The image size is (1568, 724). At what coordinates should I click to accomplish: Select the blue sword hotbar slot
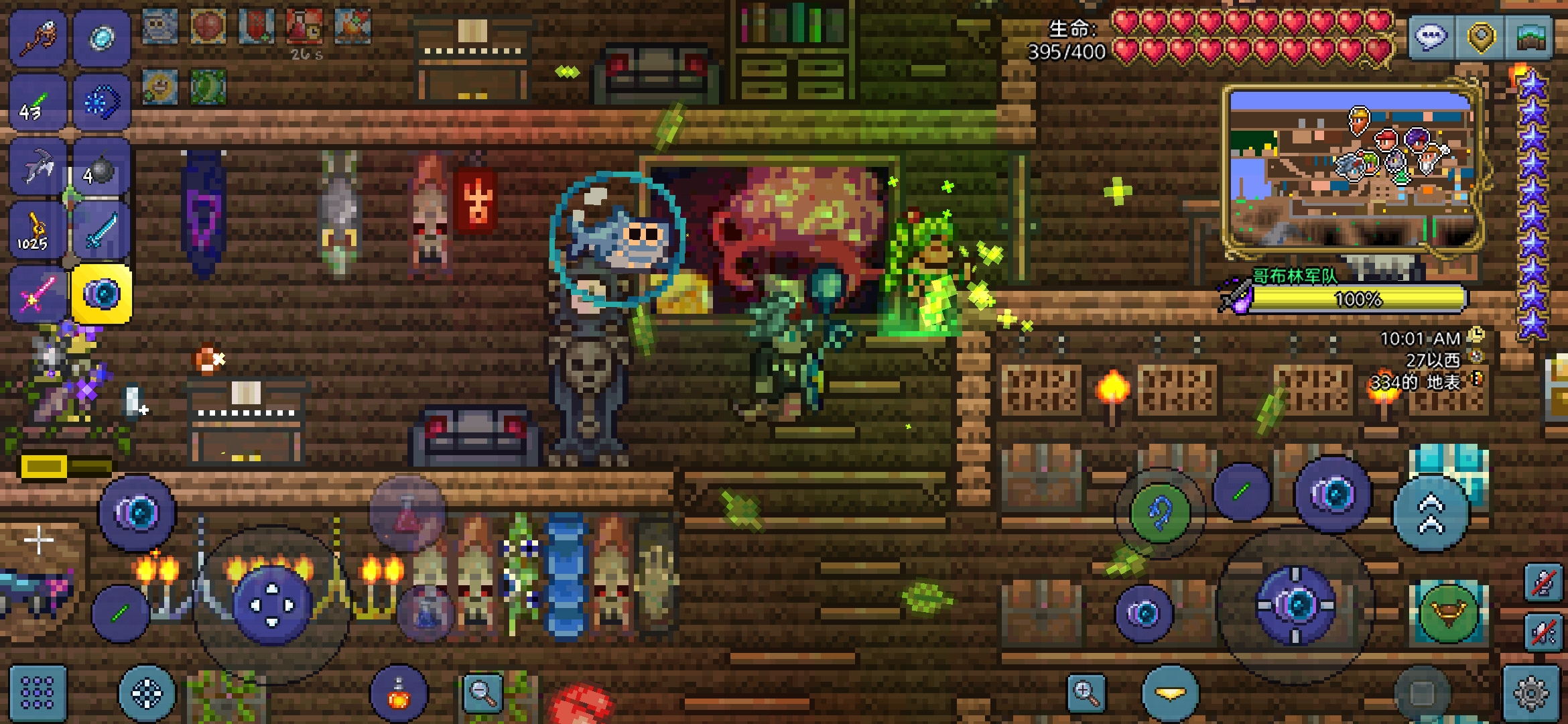pyautogui.click(x=101, y=231)
